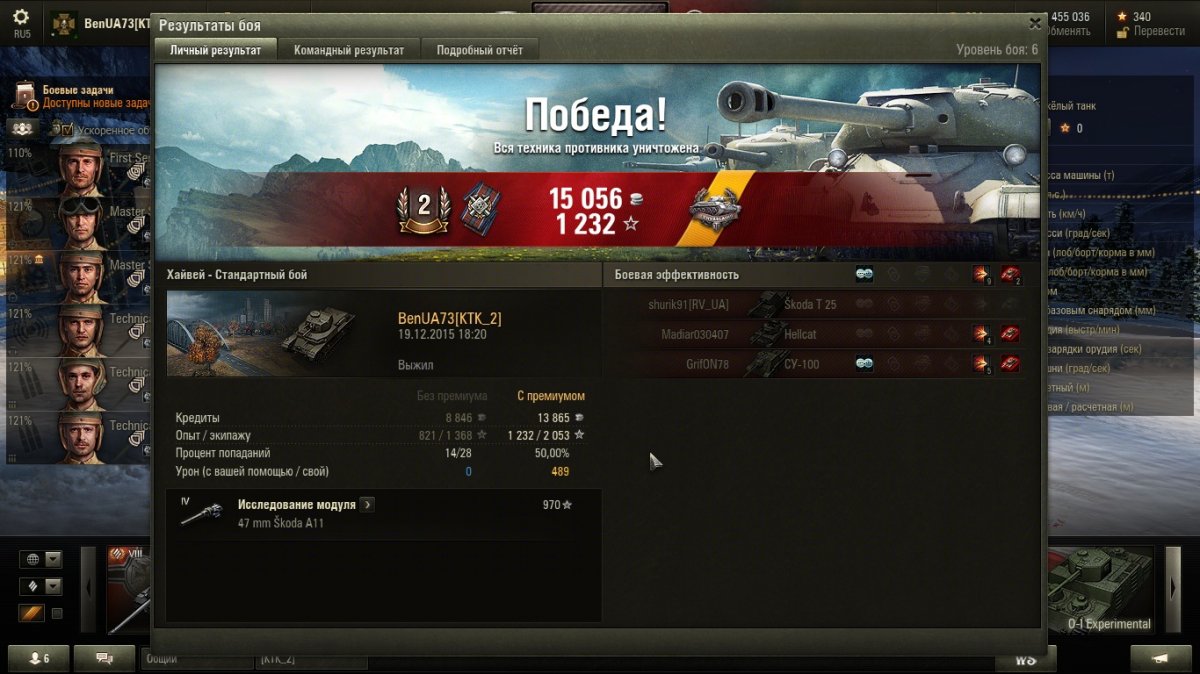Screen dimensions: 1200x674
Task: Select the shurik91 Škoda T 25 row
Action: point(812,305)
